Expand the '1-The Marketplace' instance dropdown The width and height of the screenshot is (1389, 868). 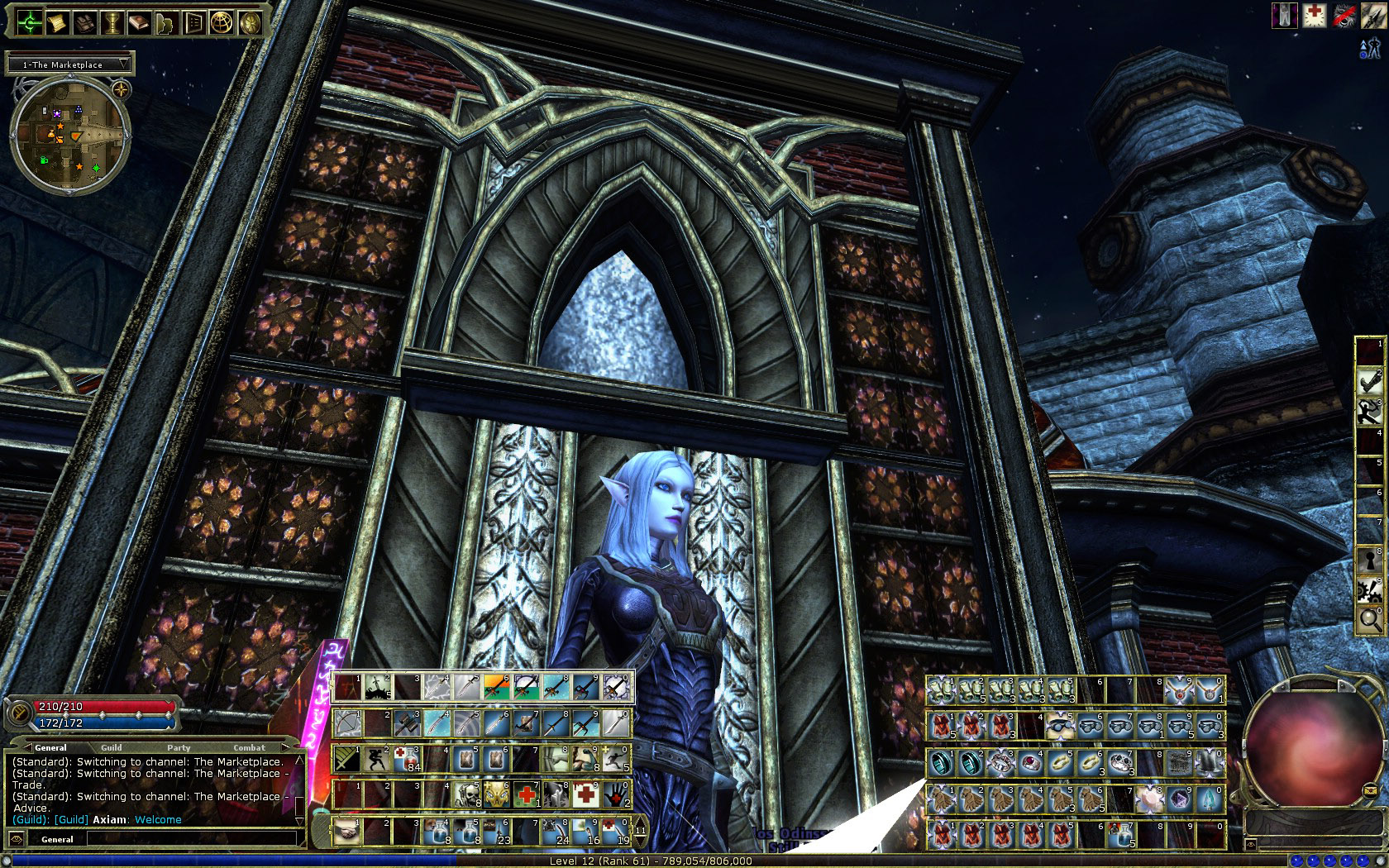pyautogui.click(x=124, y=64)
